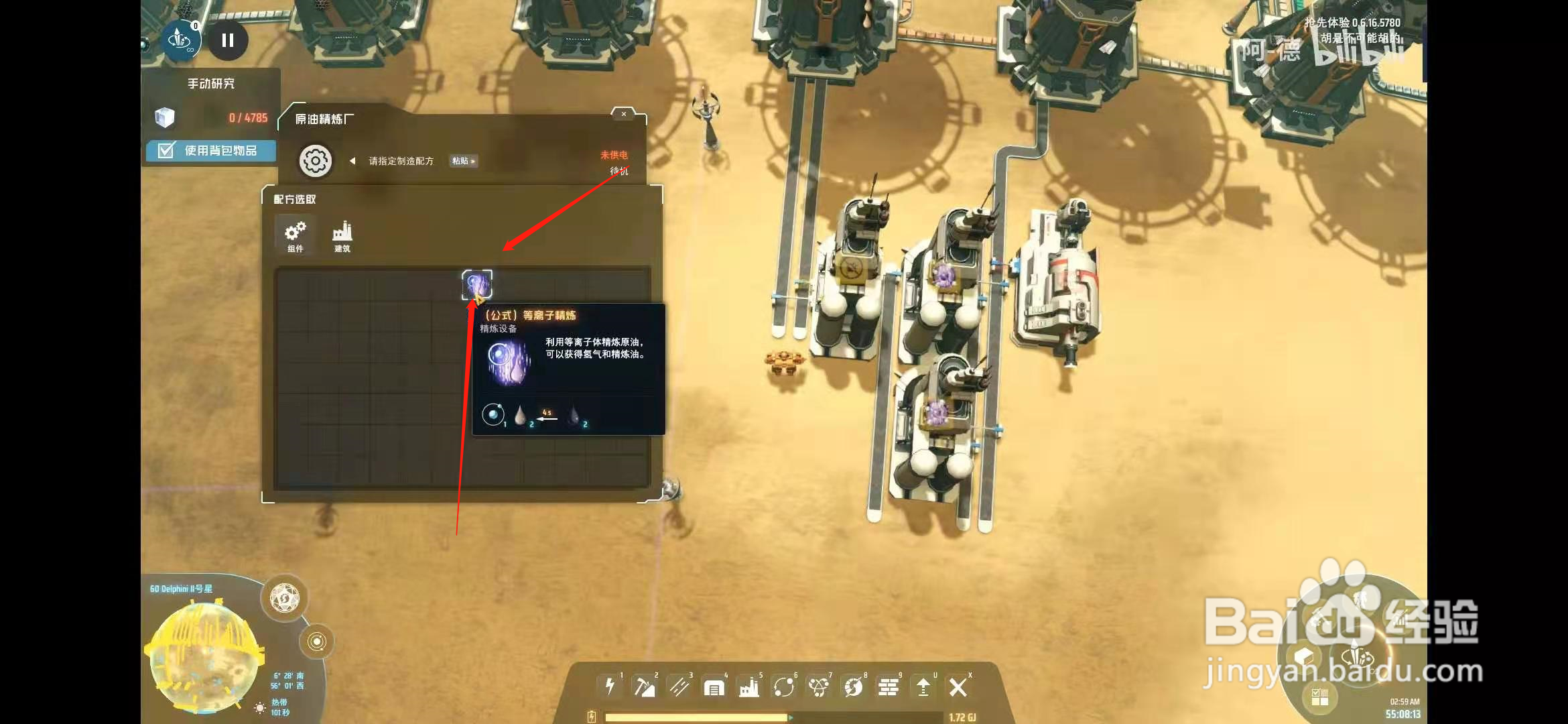The height and width of the screenshot is (724, 1568).
Task: Select the 等离子精炼 recipe in the grid
Action: tap(478, 284)
